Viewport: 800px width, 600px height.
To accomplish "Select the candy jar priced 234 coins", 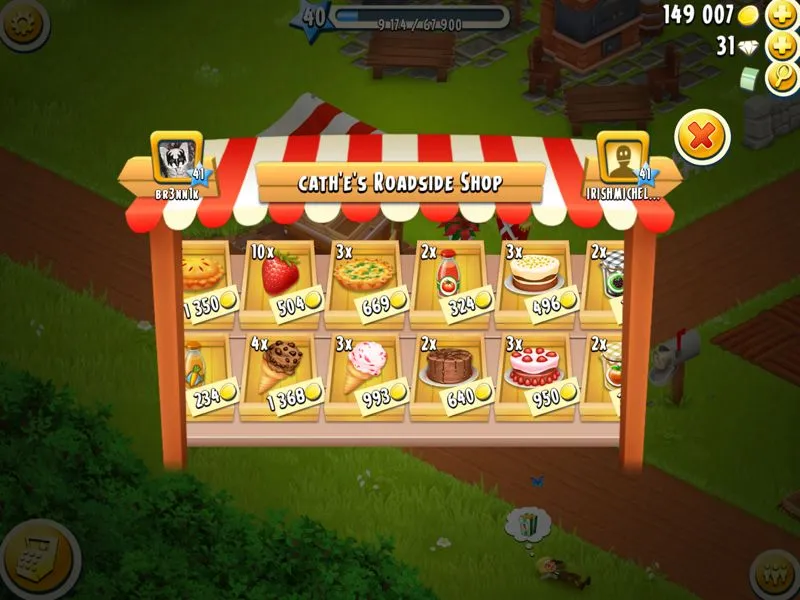I will [x=205, y=373].
